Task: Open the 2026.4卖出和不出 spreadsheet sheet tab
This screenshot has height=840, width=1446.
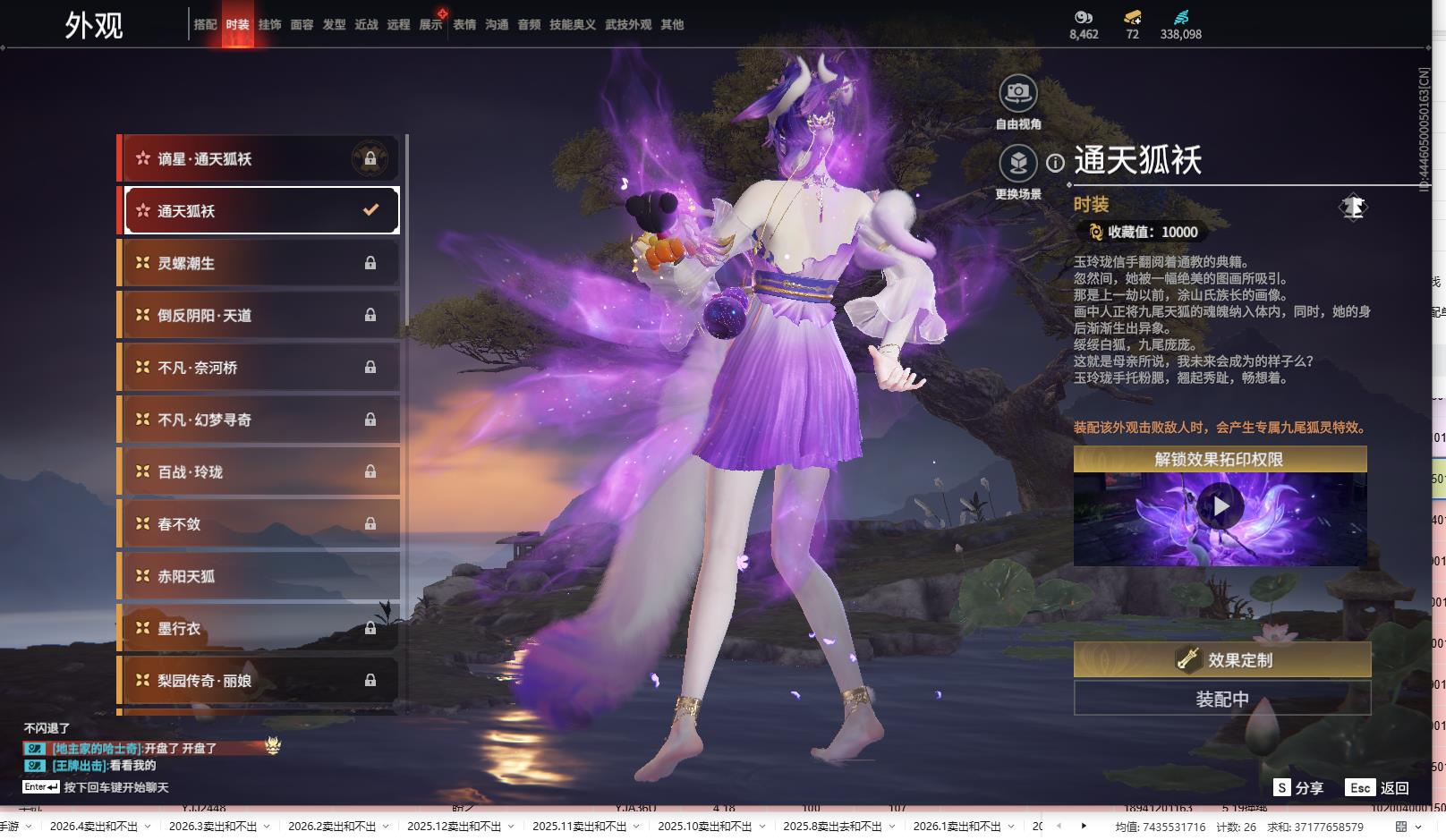Action: [x=93, y=827]
